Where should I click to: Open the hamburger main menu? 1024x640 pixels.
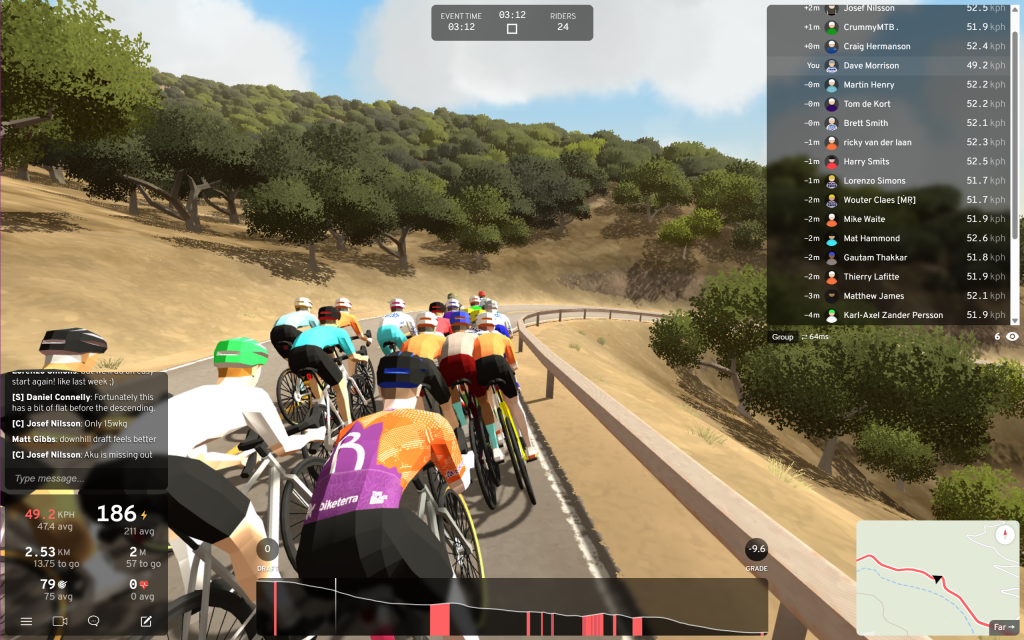click(x=26, y=621)
